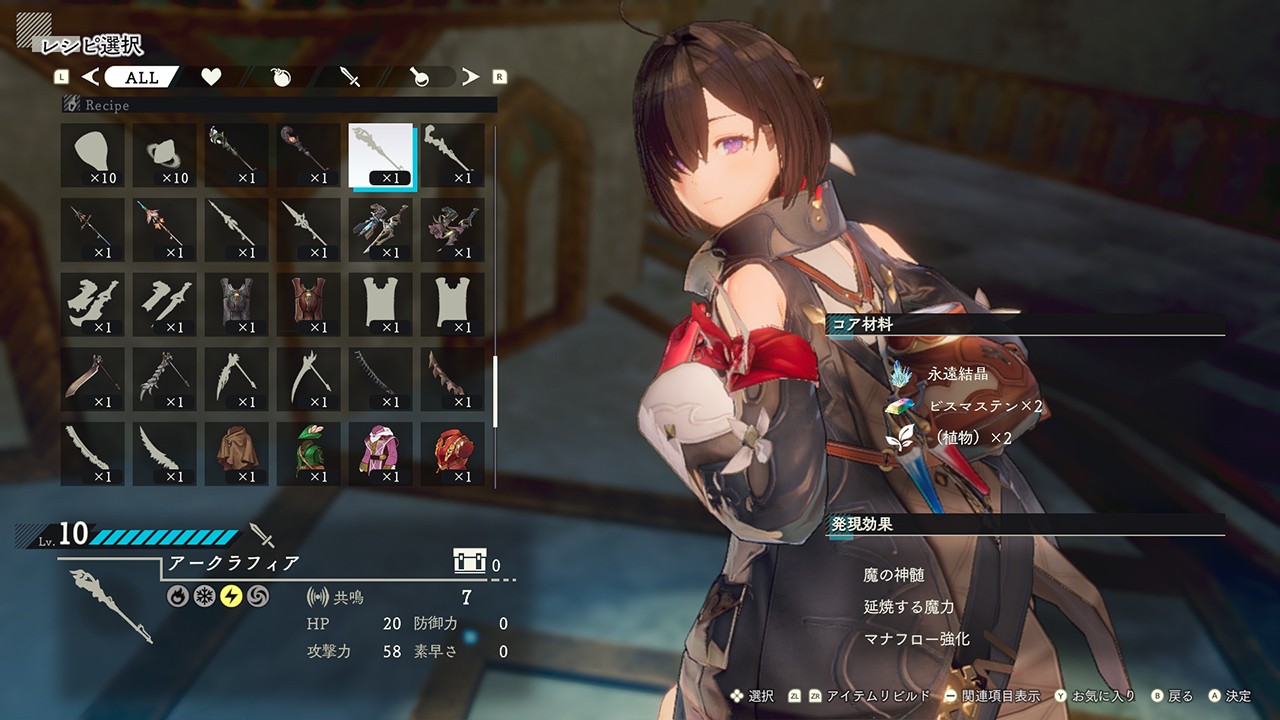The height and width of the screenshot is (720, 1280).
Task: Choose the grey chestplate armor recipe
Action: pyautogui.click(x=237, y=304)
